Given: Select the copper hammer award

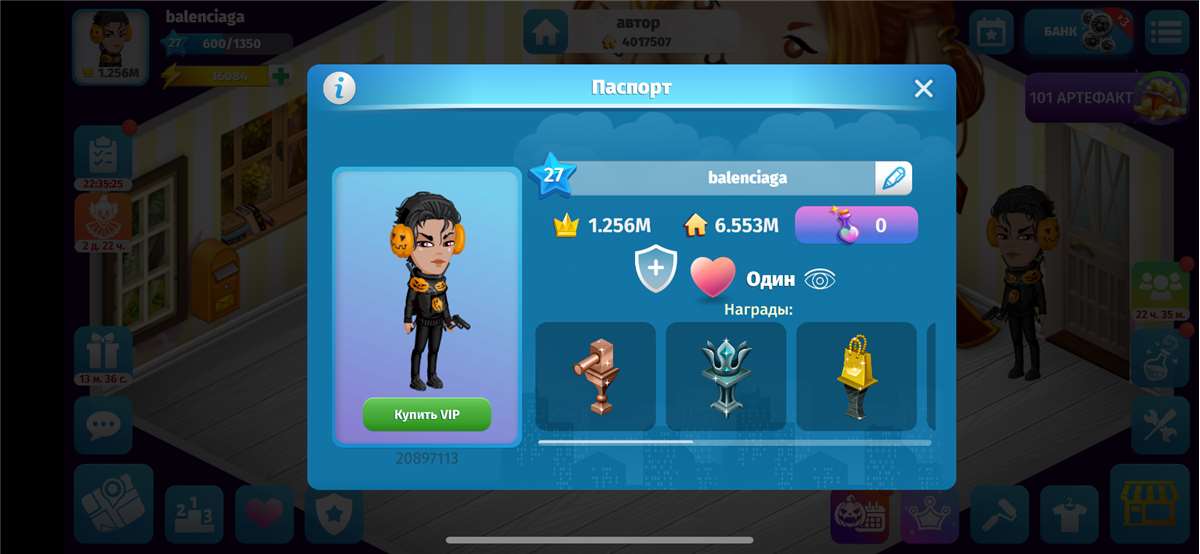Looking at the screenshot, I should [596, 376].
